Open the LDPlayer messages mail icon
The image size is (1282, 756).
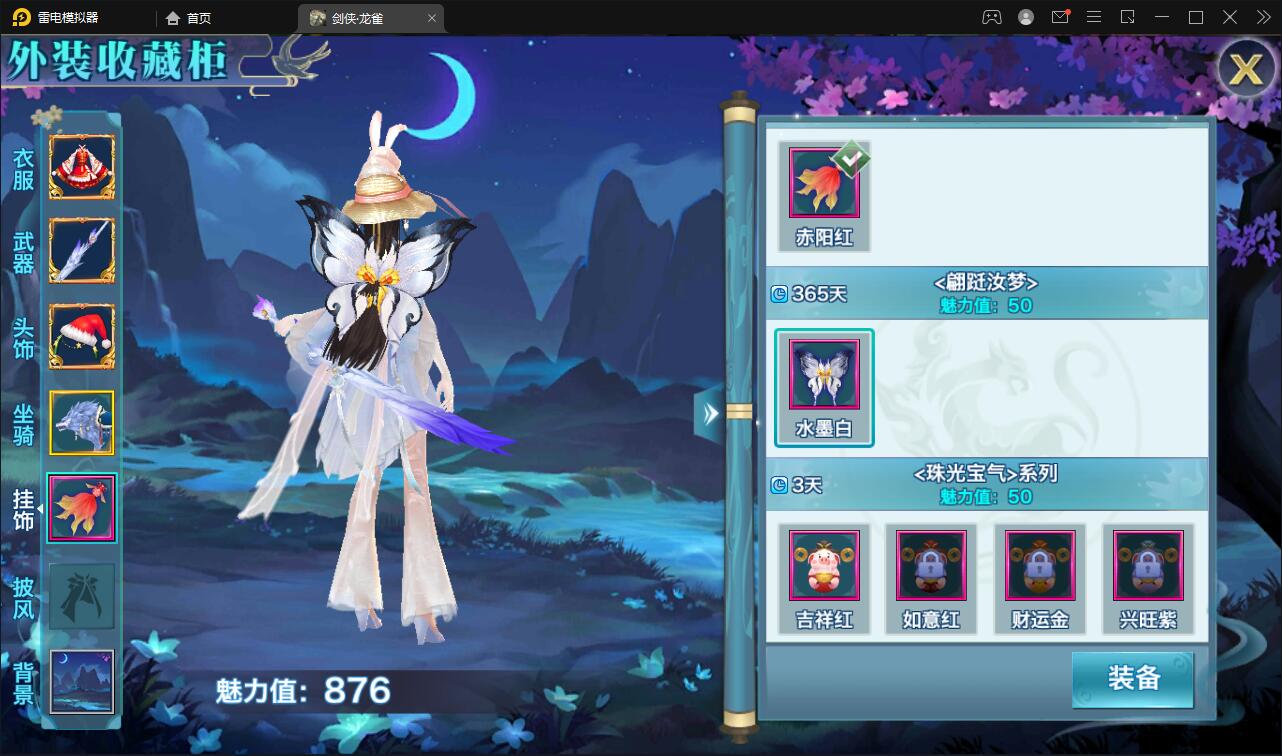coord(1062,17)
